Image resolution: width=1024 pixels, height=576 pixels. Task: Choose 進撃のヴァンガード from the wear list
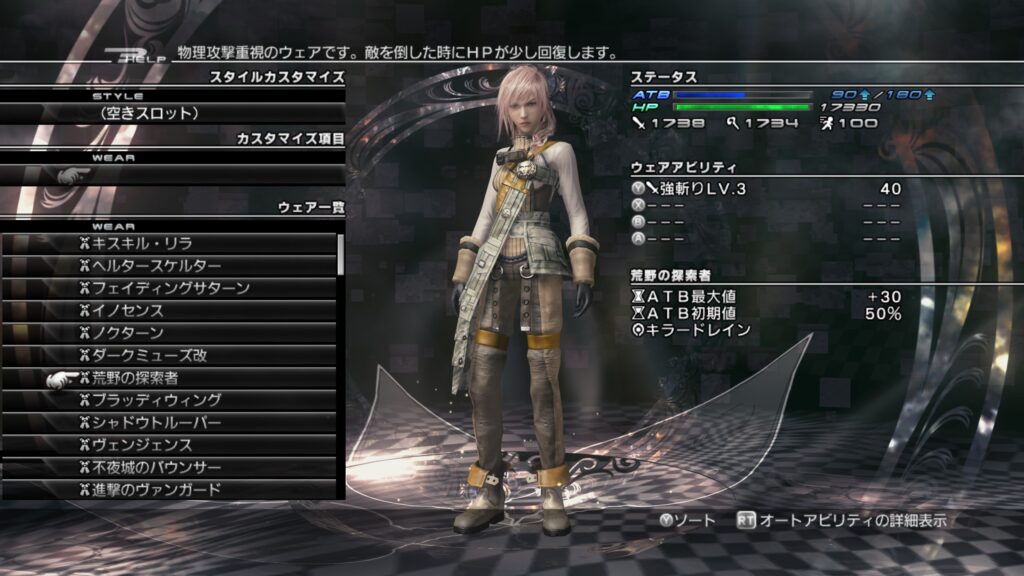170,489
